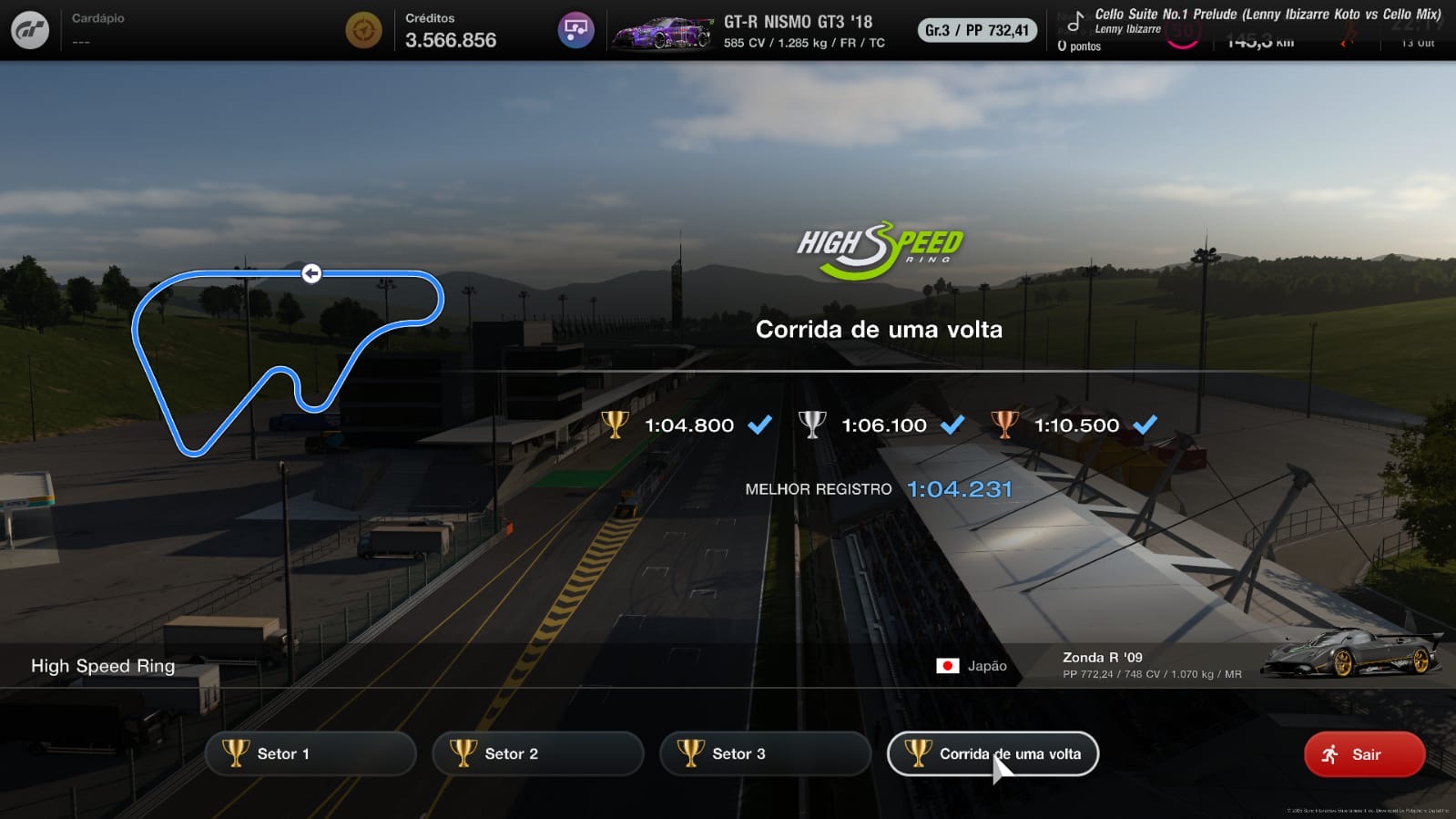Click the bronze trophy for 1:10.500 target
Screen dimensions: 1456x819
[x=1006, y=424]
